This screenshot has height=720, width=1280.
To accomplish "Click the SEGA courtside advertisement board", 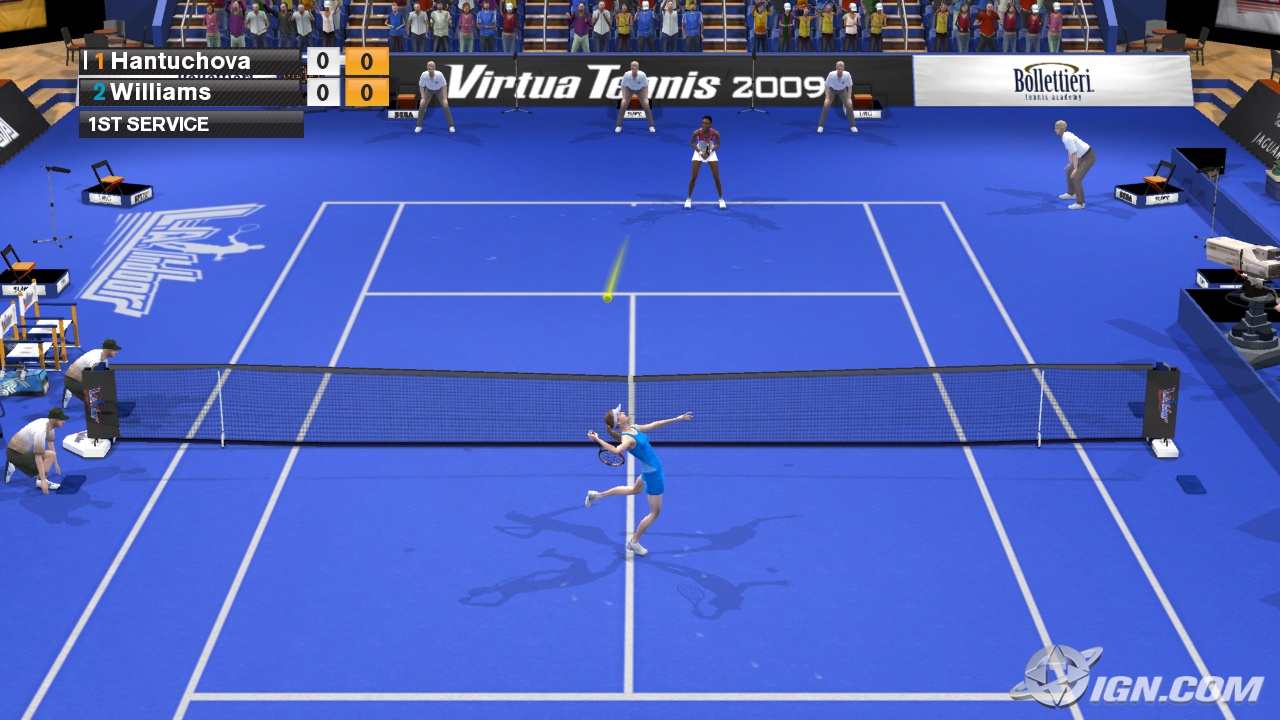I will 403,114.
